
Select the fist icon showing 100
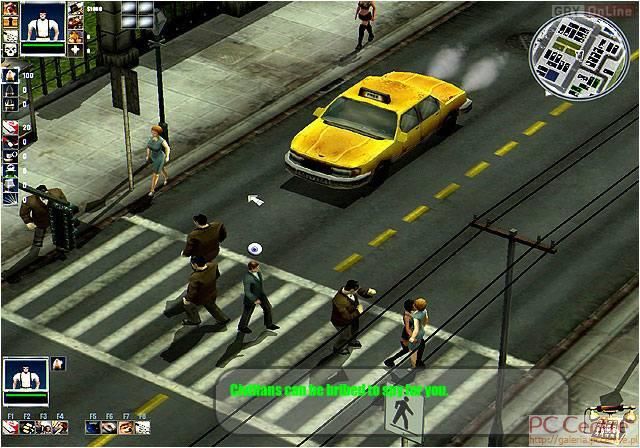point(9,75)
